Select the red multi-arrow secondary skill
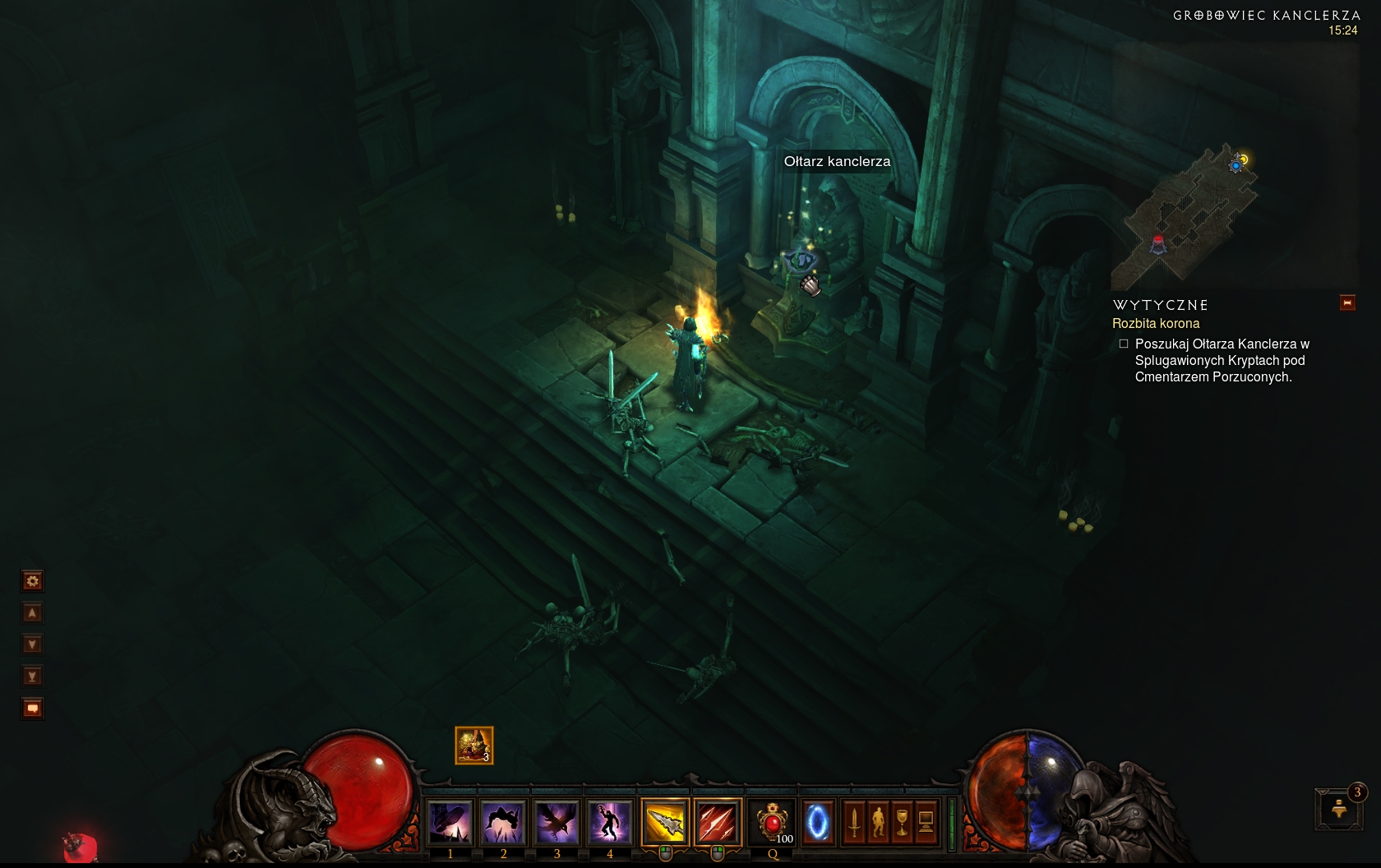The image size is (1381, 868). point(718,821)
